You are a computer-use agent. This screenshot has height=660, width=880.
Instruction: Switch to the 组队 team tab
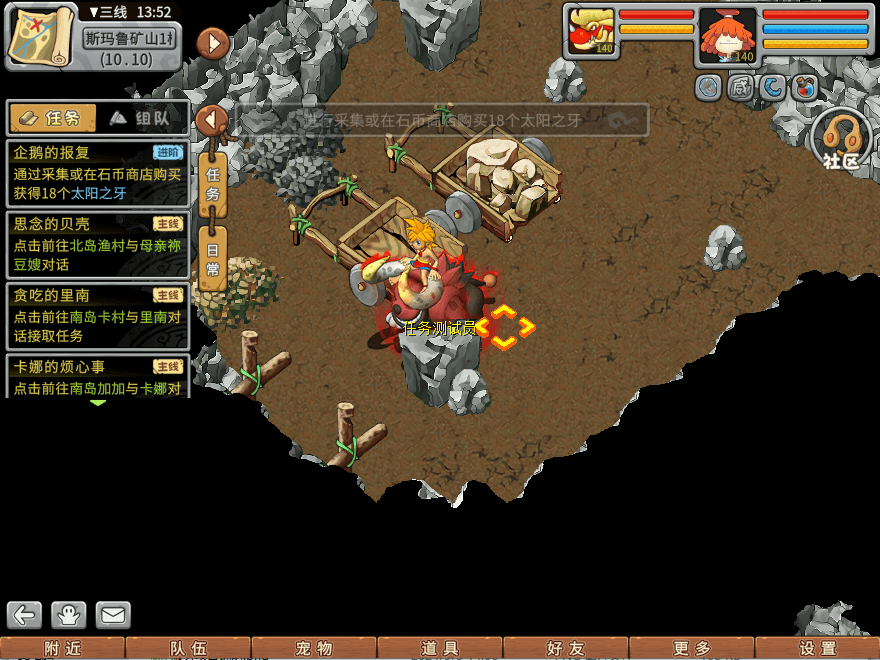click(x=141, y=118)
